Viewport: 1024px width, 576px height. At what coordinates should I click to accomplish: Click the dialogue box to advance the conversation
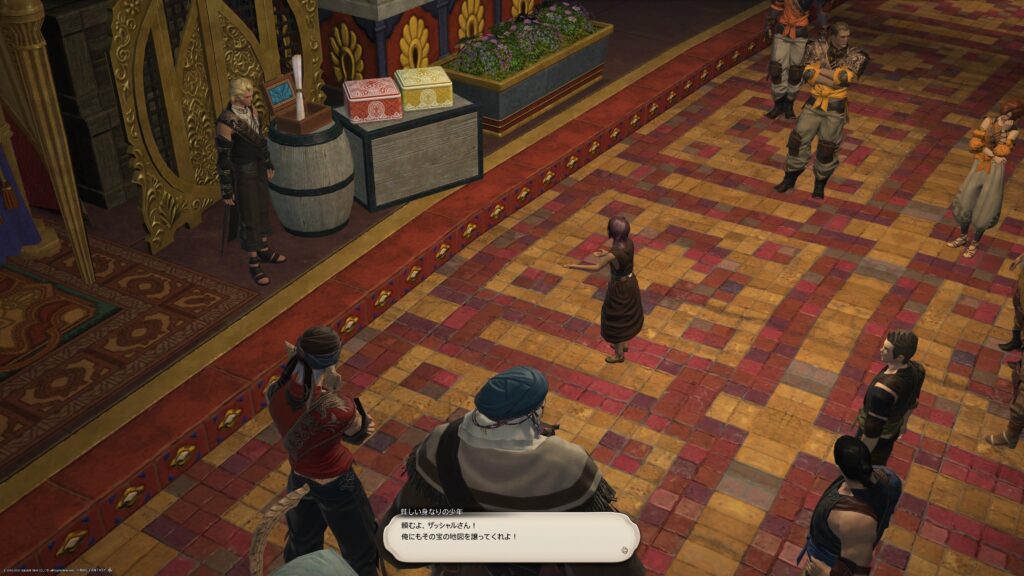pos(510,538)
